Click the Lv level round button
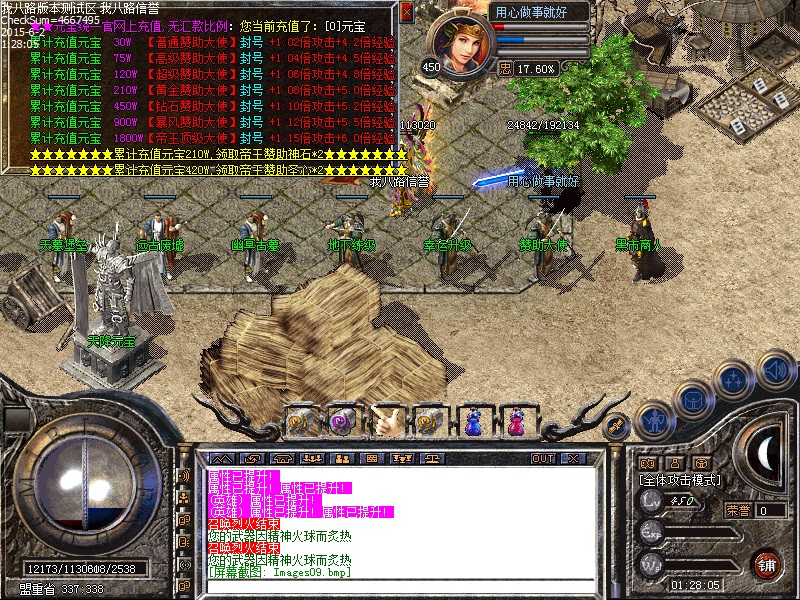Screen dimensions: 800x600 651,503
